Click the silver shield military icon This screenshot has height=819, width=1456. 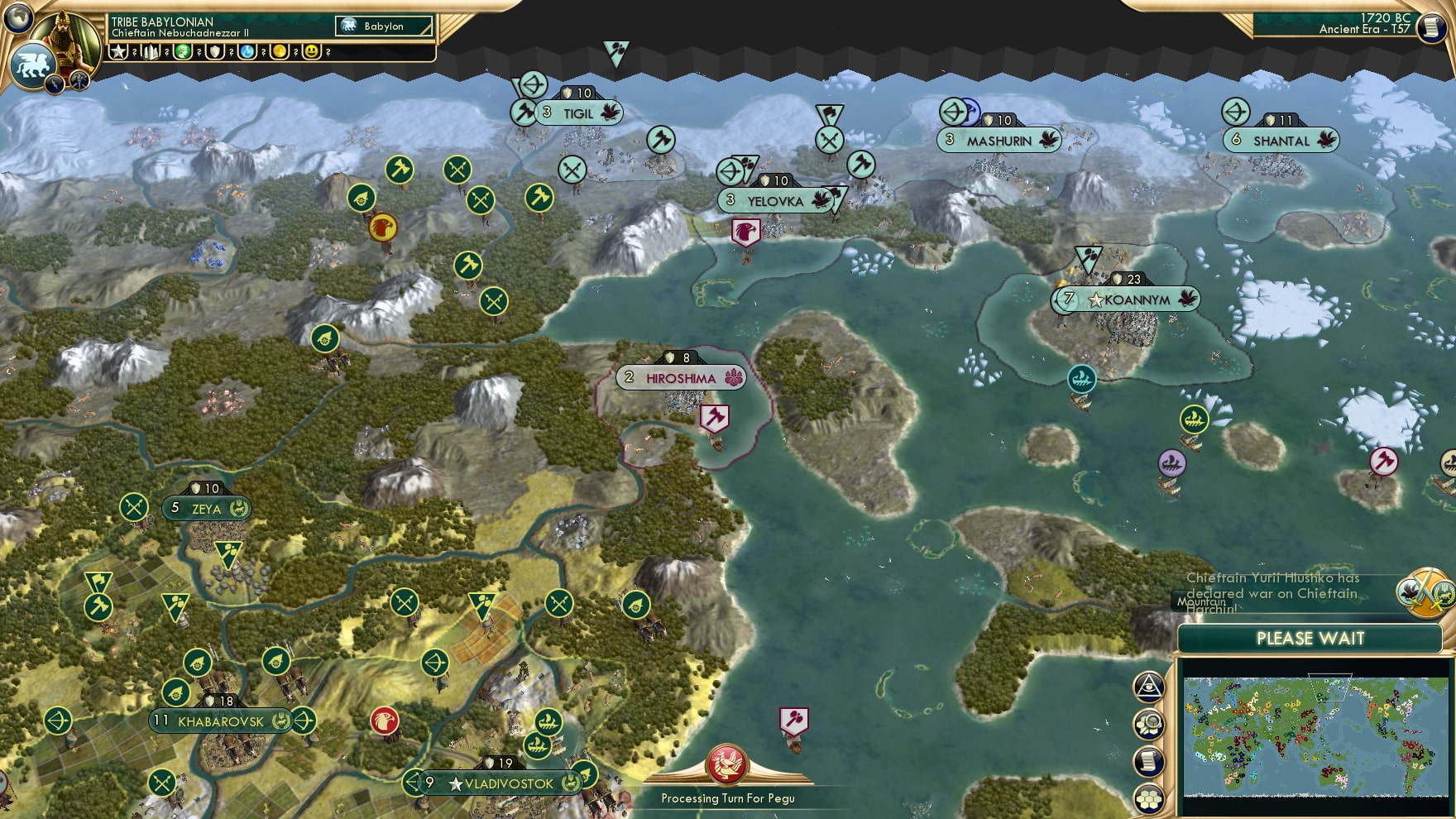tap(214, 52)
